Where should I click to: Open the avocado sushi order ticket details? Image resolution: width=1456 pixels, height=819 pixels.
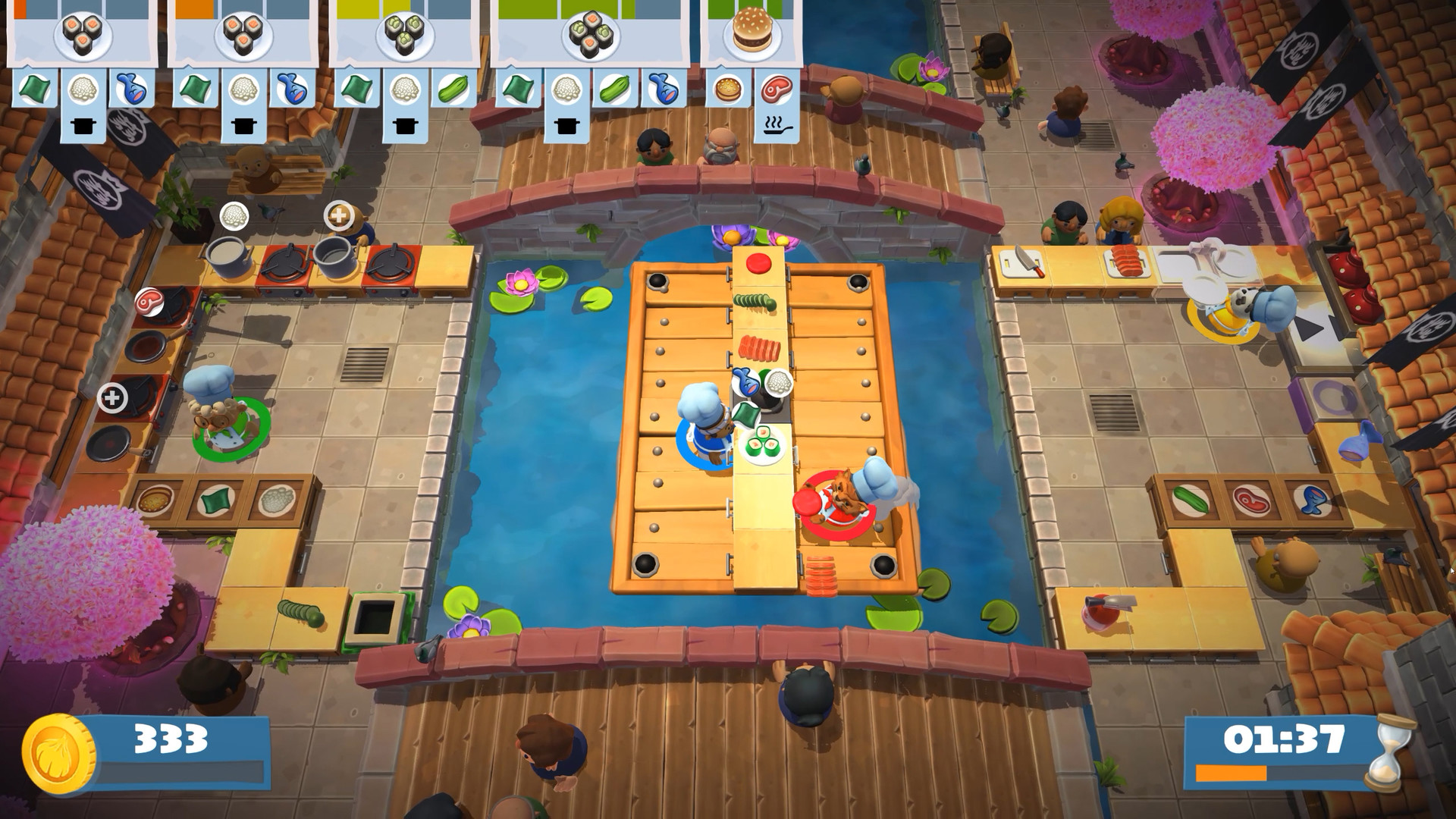pyautogui.click(x=403, y=34)
